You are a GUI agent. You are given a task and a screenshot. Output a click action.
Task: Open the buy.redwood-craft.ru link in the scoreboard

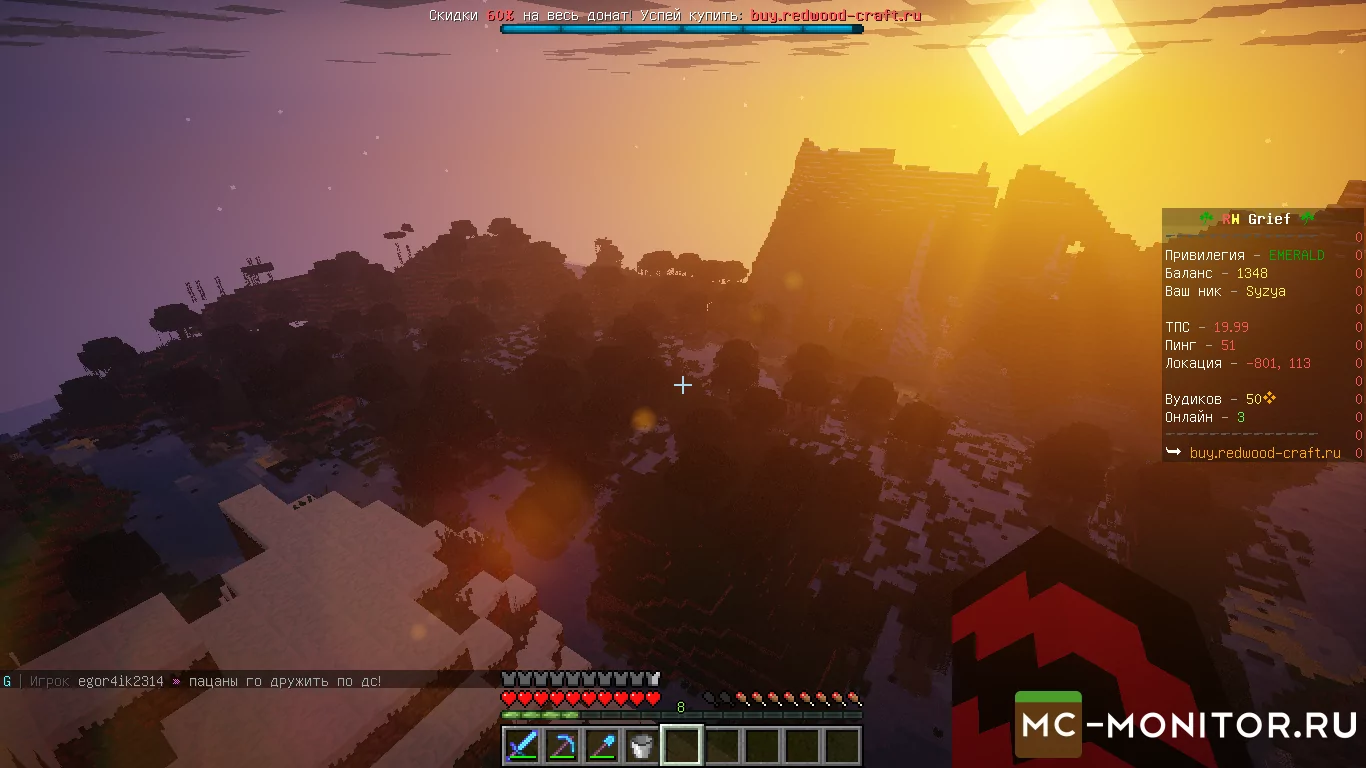pyautogui.click(x=1265, y=453)
